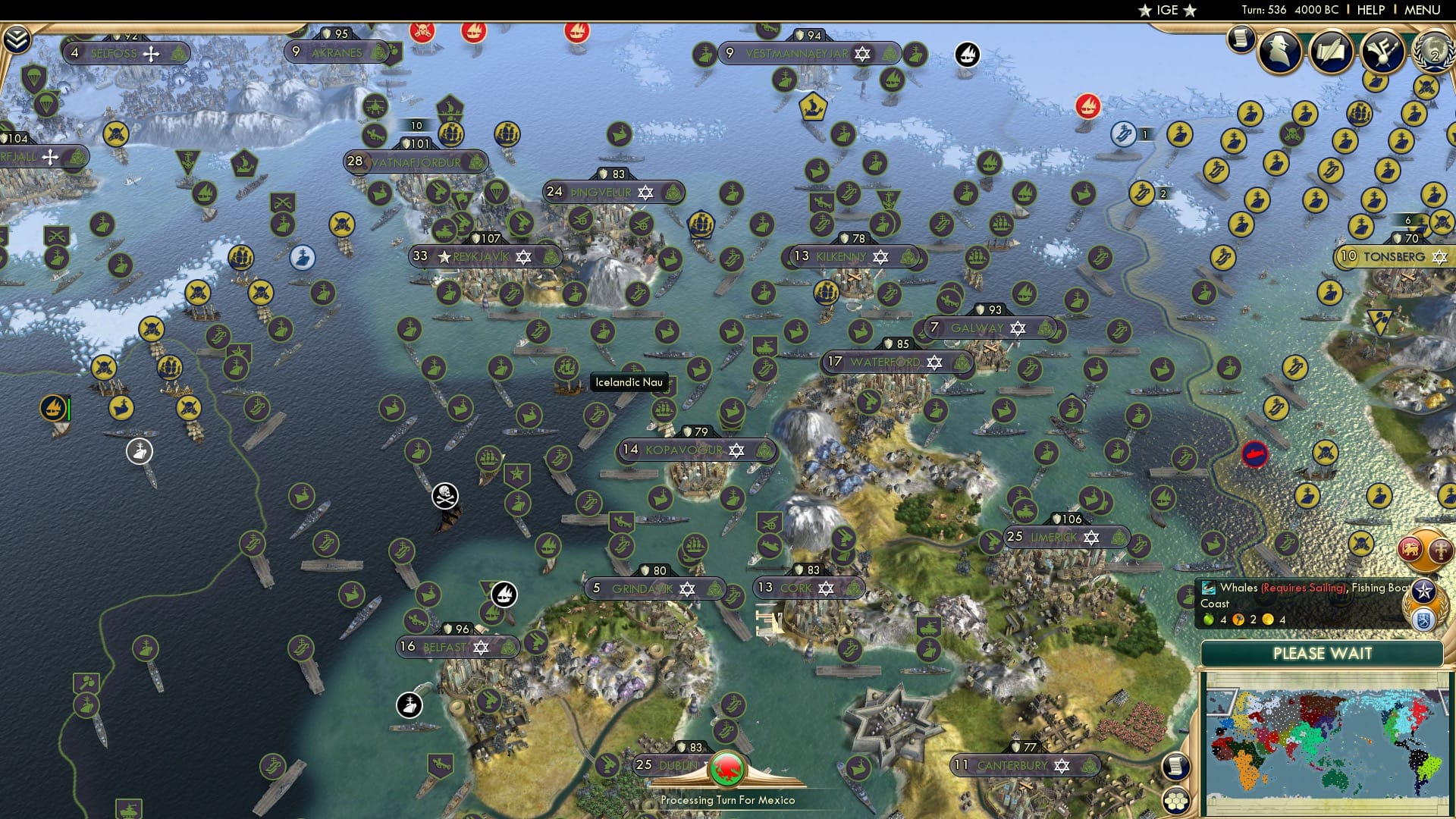Click the PLEASE WAIT button
The width and height of the screenshot is (1456, 819).
point(1323,654)
